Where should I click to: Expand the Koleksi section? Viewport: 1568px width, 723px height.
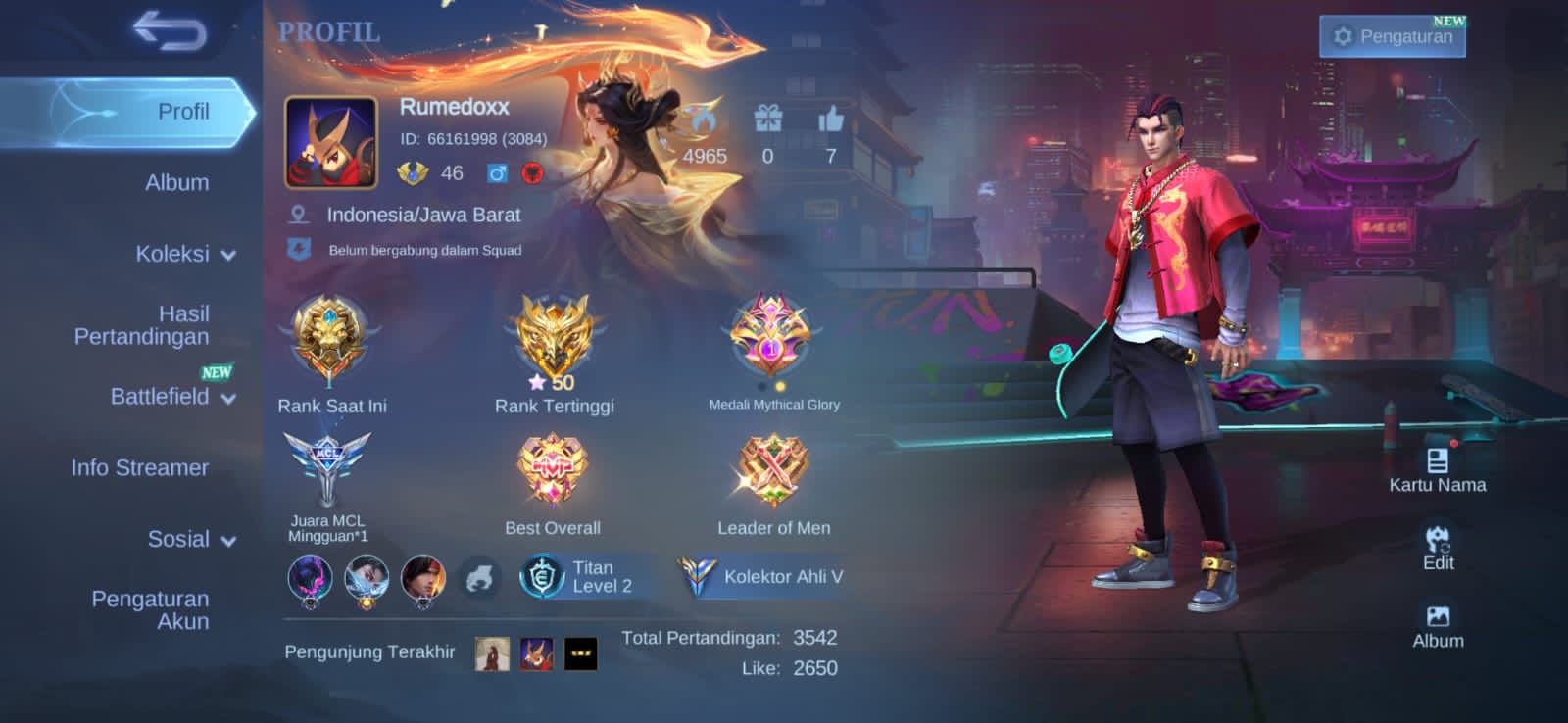pyautogui.click(x=184, y=255)
